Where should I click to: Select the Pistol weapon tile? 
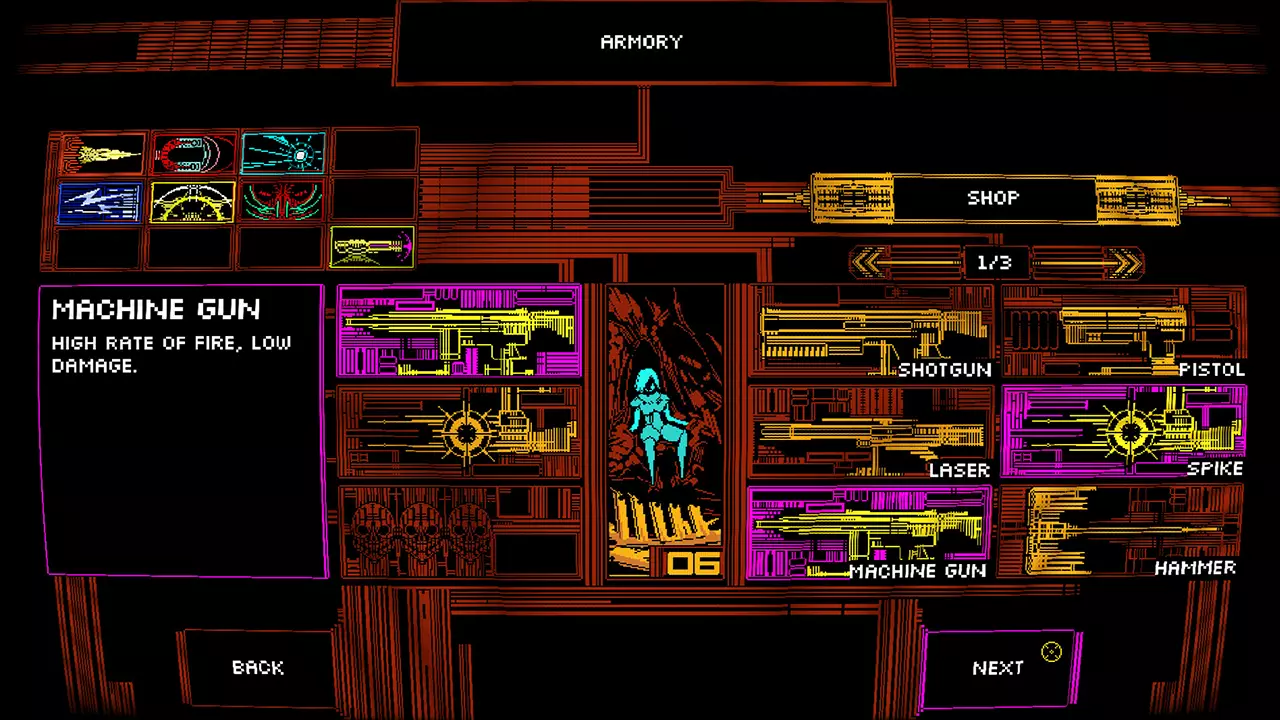[1123, 332]
